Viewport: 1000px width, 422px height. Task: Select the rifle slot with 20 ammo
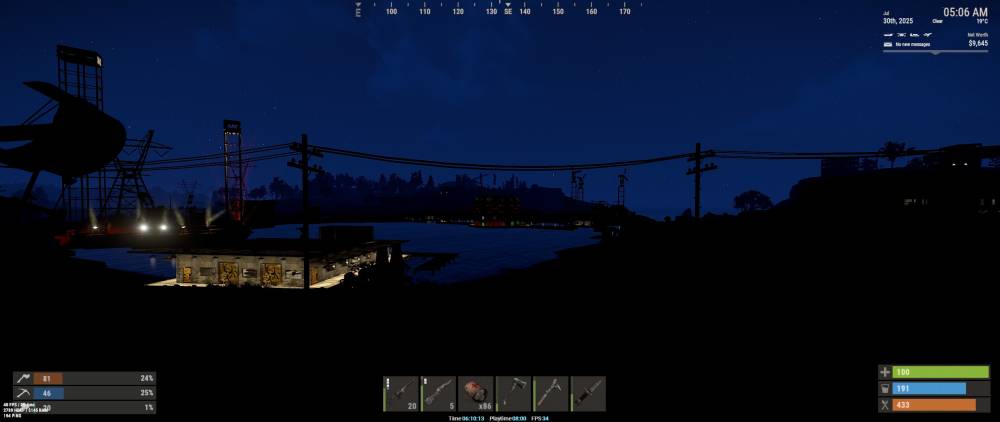coord(402,393)
